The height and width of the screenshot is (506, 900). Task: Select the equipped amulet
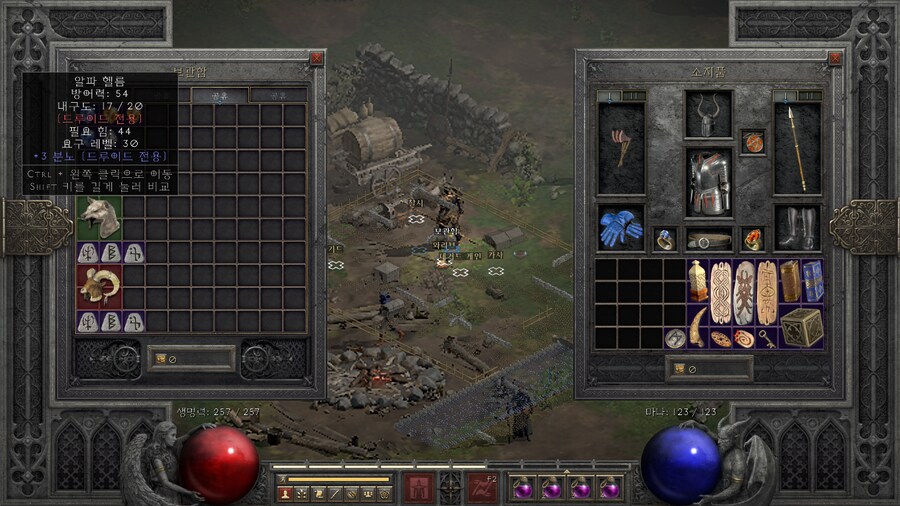(753, 142)
